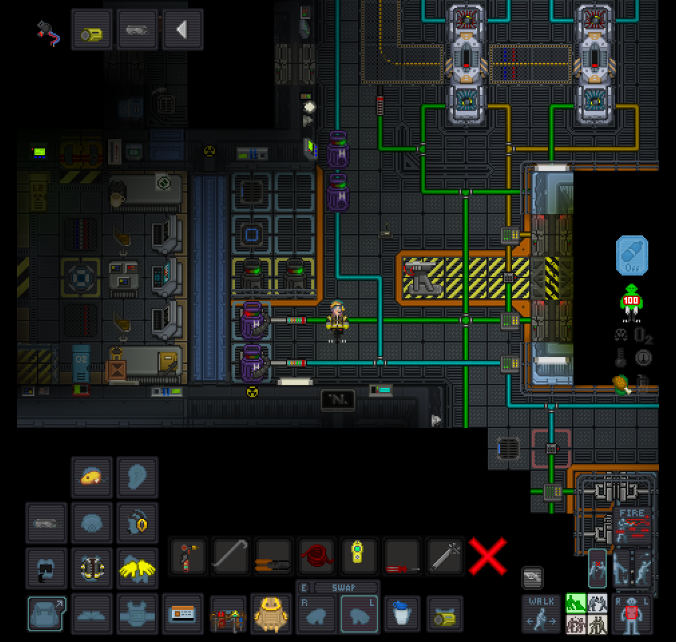Select the wire cutters in storage
Screen dimensions: 676x642
pyautogui.click(x=272, y=556)
